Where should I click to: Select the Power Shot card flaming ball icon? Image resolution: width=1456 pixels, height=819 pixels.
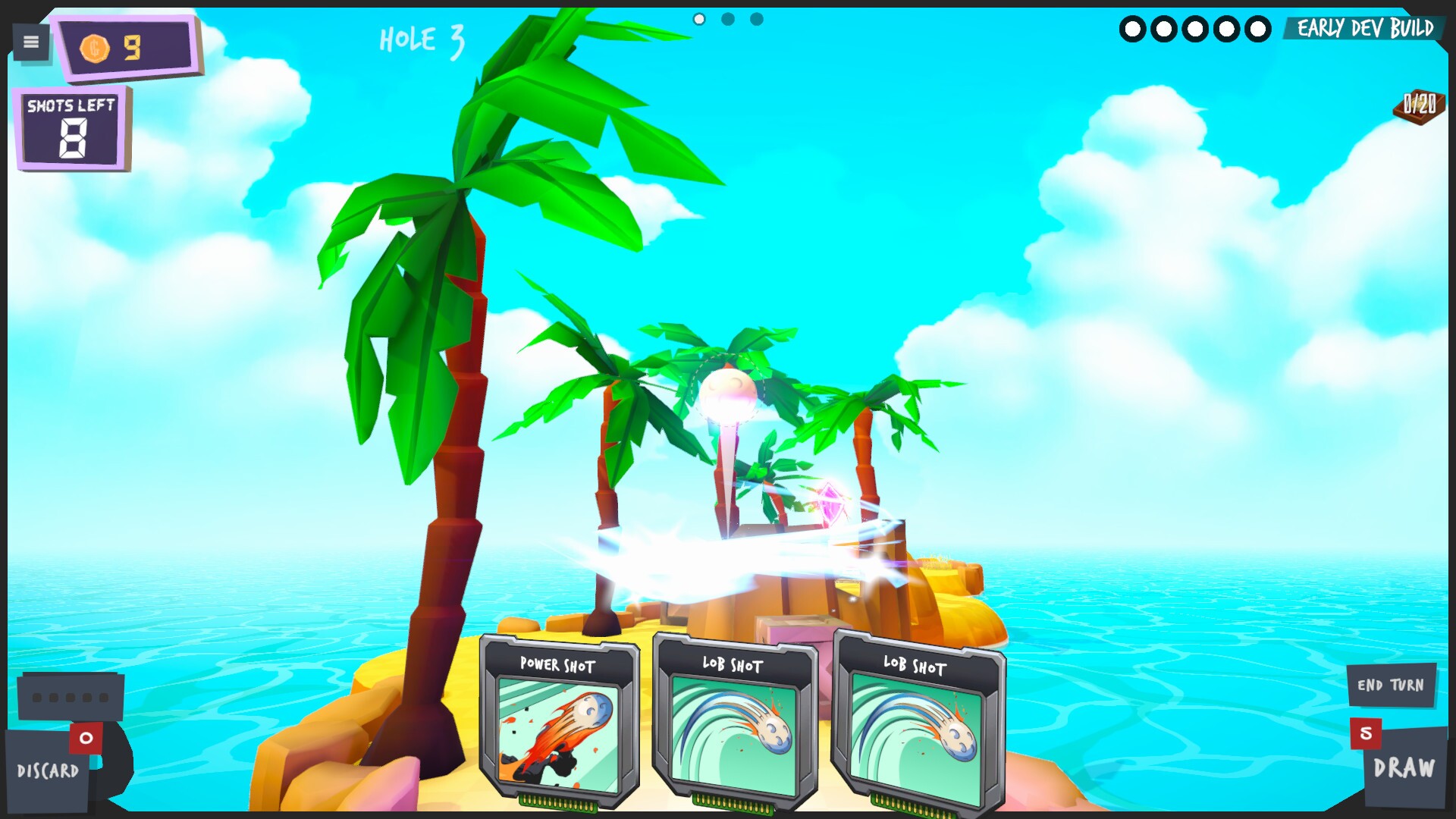[559, 732]
